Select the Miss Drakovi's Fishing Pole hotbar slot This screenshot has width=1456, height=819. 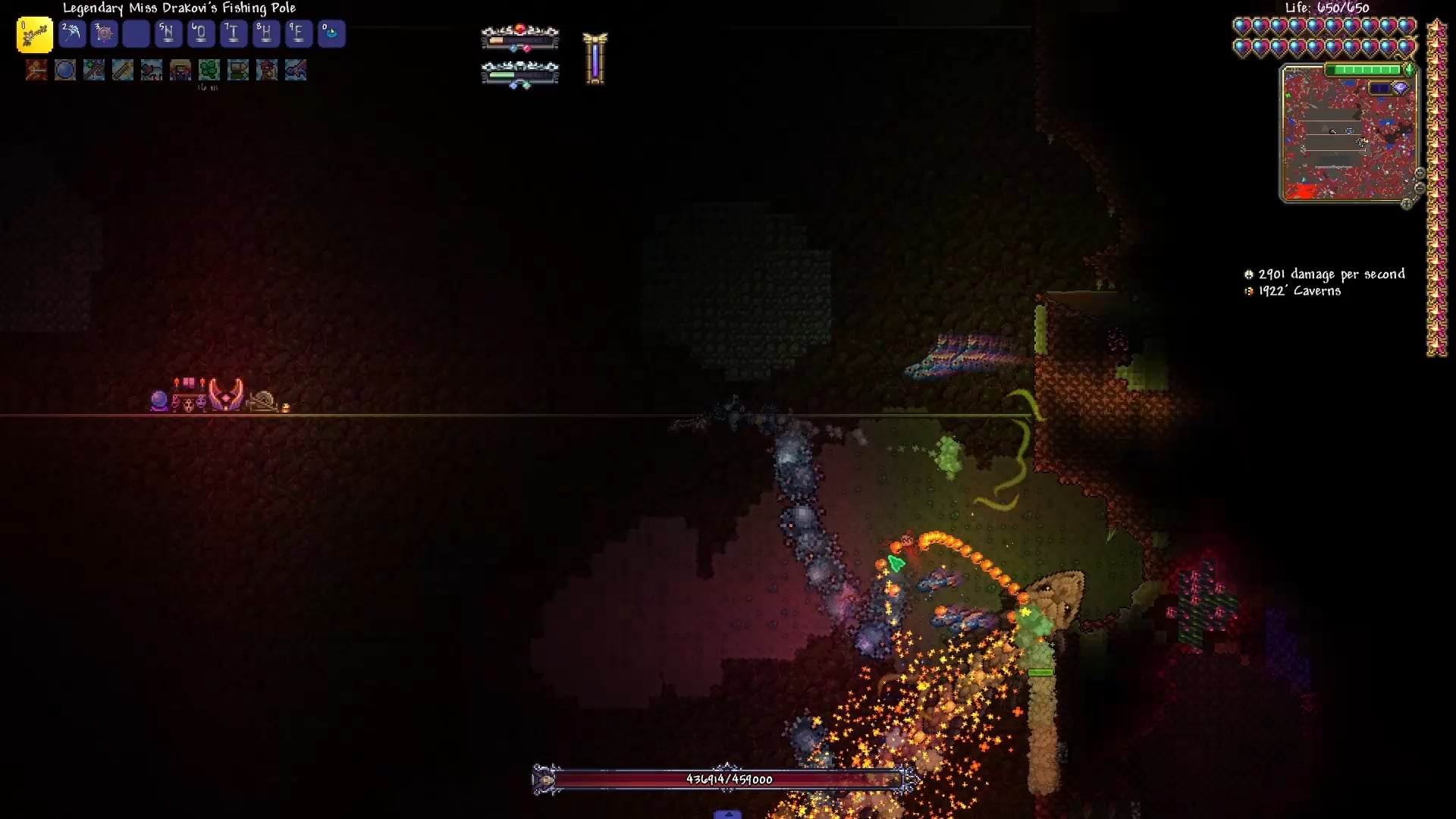[35, 35]
